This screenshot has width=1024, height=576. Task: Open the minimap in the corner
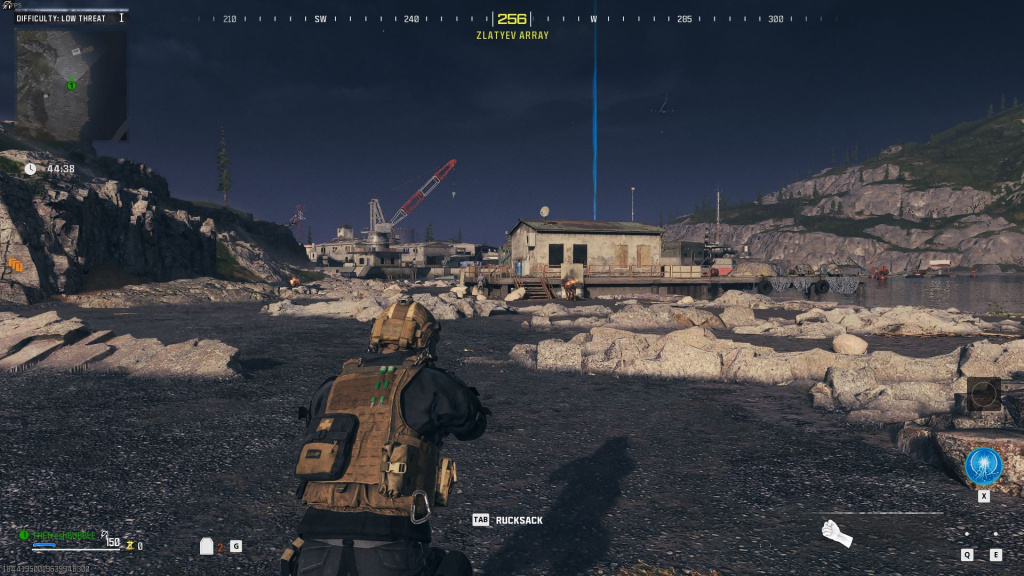coord(70,84)
